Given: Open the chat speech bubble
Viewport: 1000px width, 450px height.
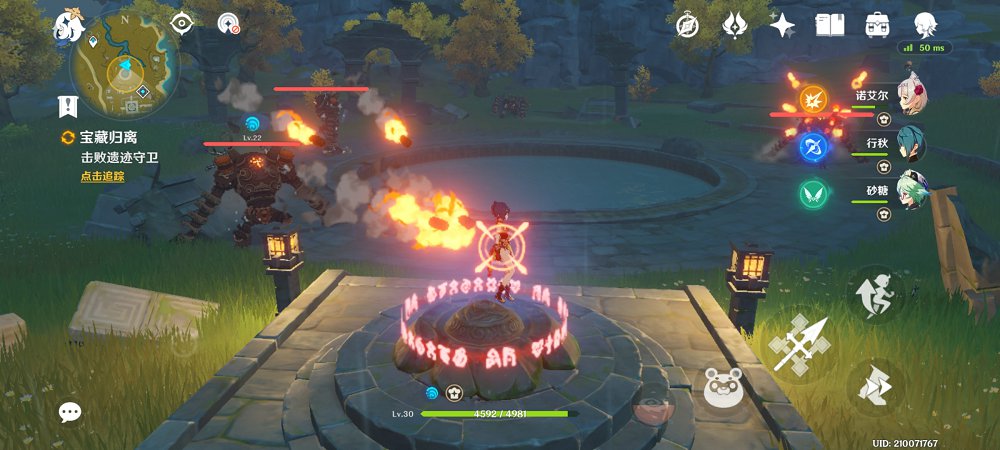Looking at the screenshot, I should tap(69, 411).
